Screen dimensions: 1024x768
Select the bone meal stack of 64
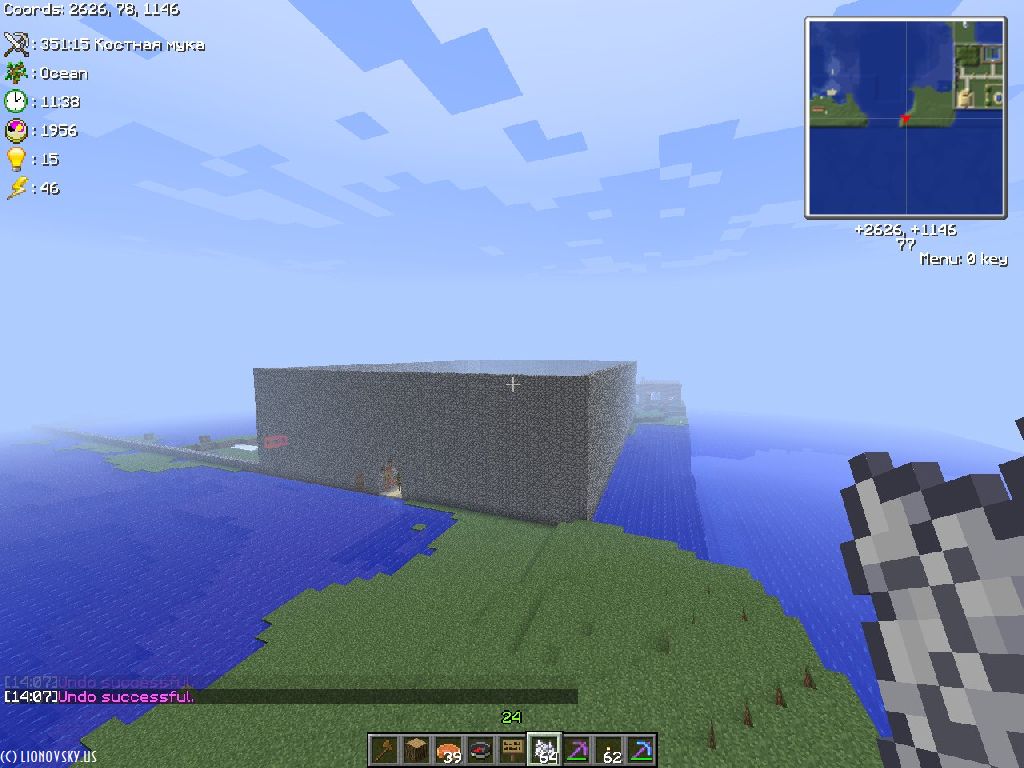pos(544,750)
